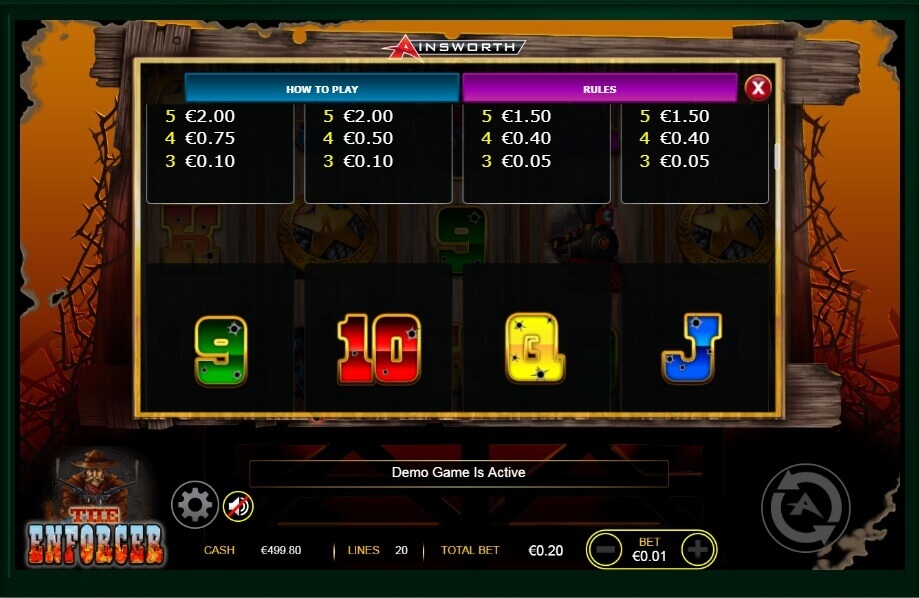Image resolution: width=919 pixels, height=598 pixels.
Task: Spin the reels with the circular arrow button
Action: 805,508
